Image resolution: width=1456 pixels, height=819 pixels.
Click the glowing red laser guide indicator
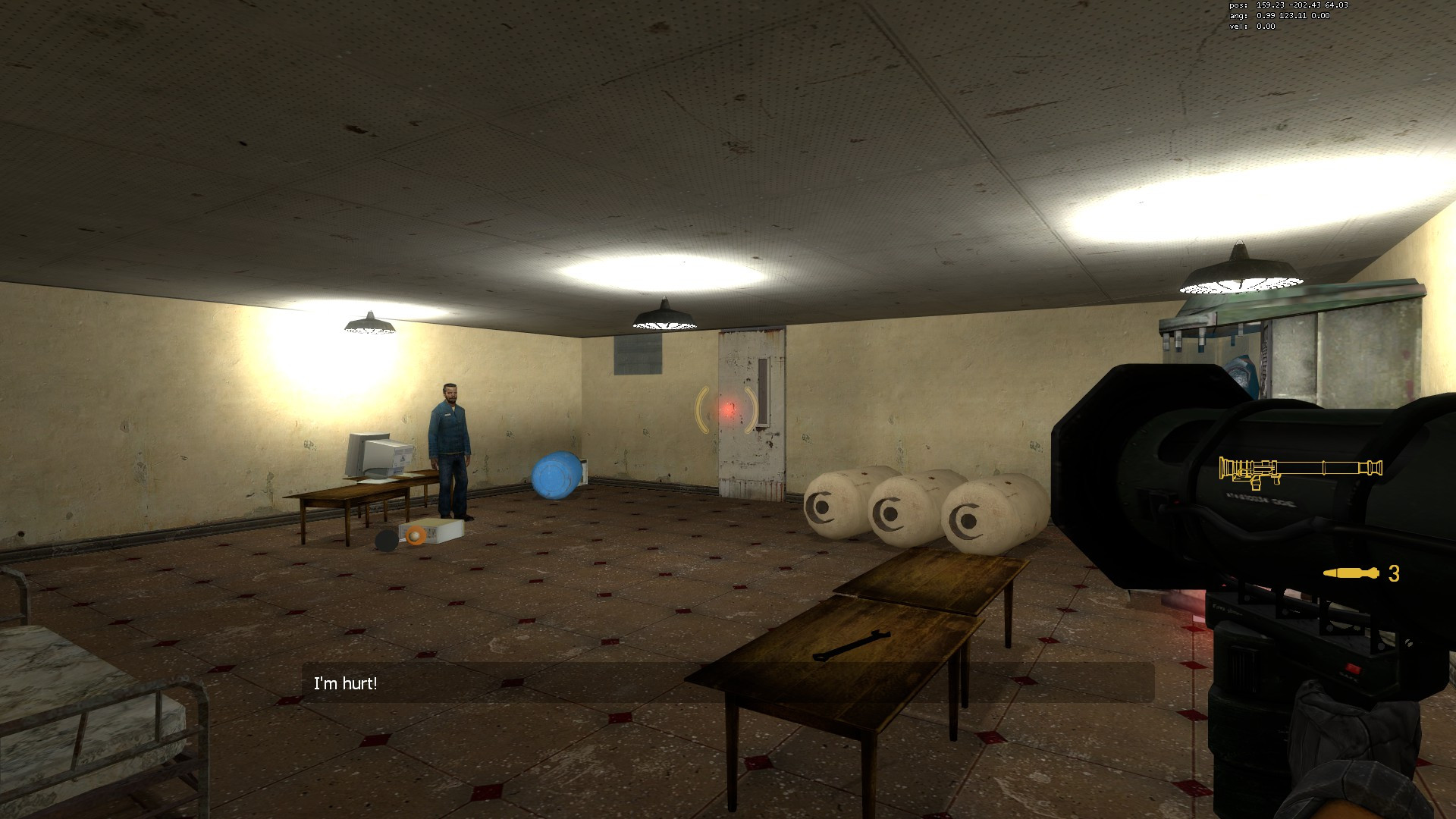tap(726, 409)
